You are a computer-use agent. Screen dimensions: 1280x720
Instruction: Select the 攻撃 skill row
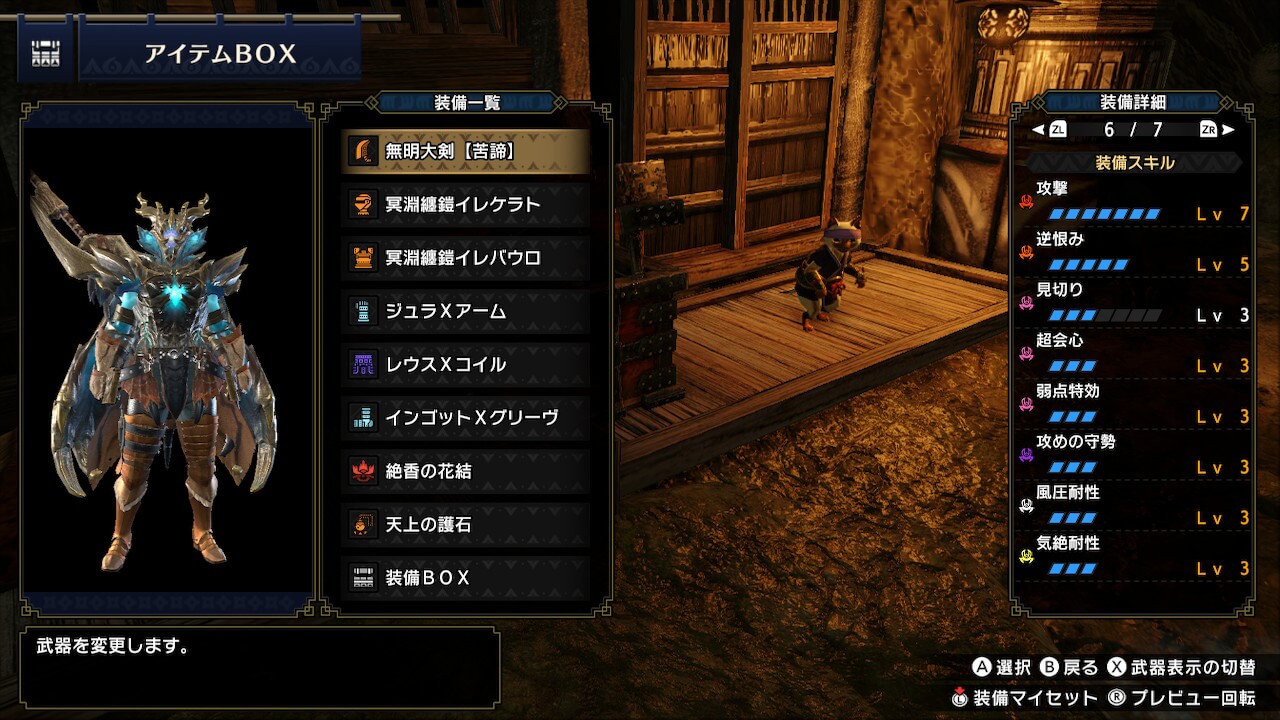pyautogui.click(x=1134, y=201)
